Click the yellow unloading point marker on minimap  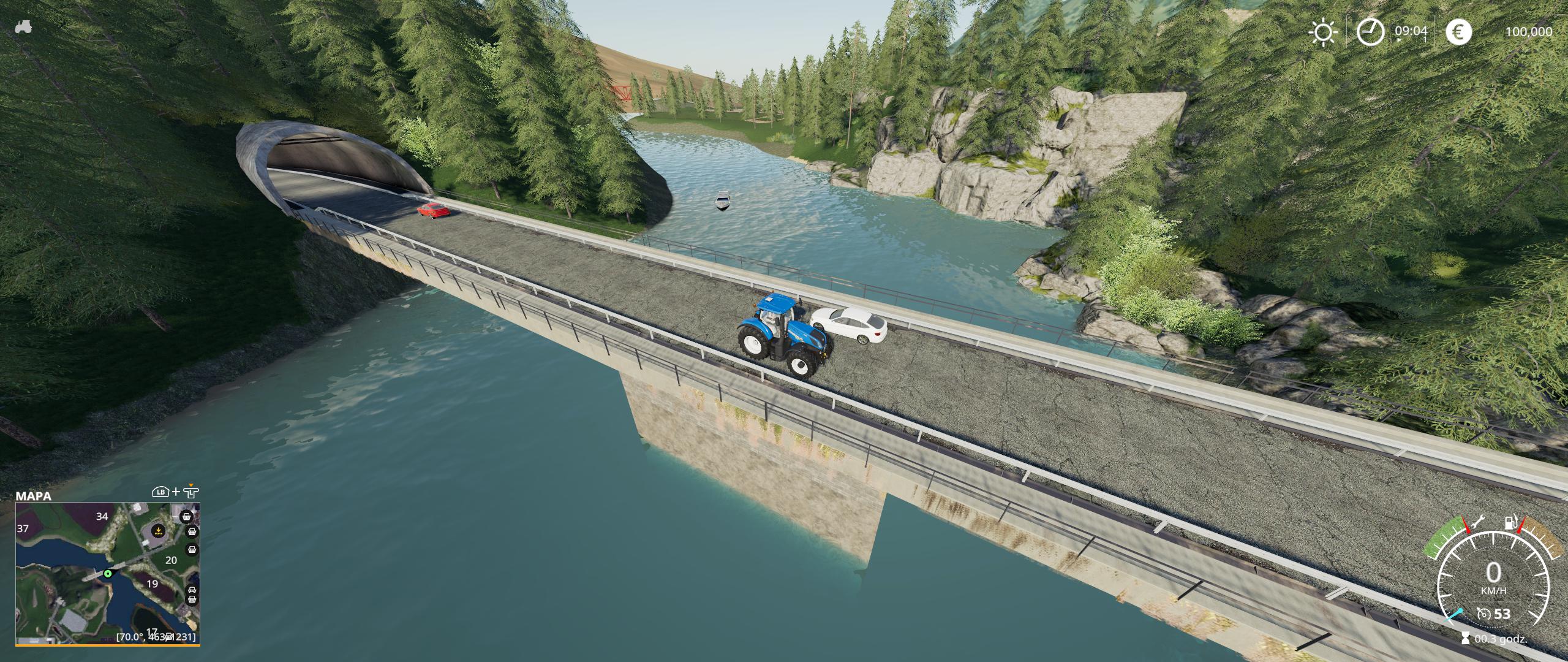pos(159,531)
